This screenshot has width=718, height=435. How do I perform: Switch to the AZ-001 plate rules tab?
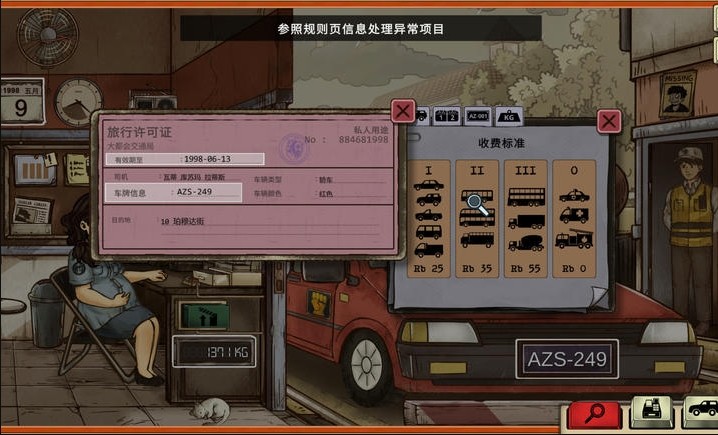tap(477, 116)
